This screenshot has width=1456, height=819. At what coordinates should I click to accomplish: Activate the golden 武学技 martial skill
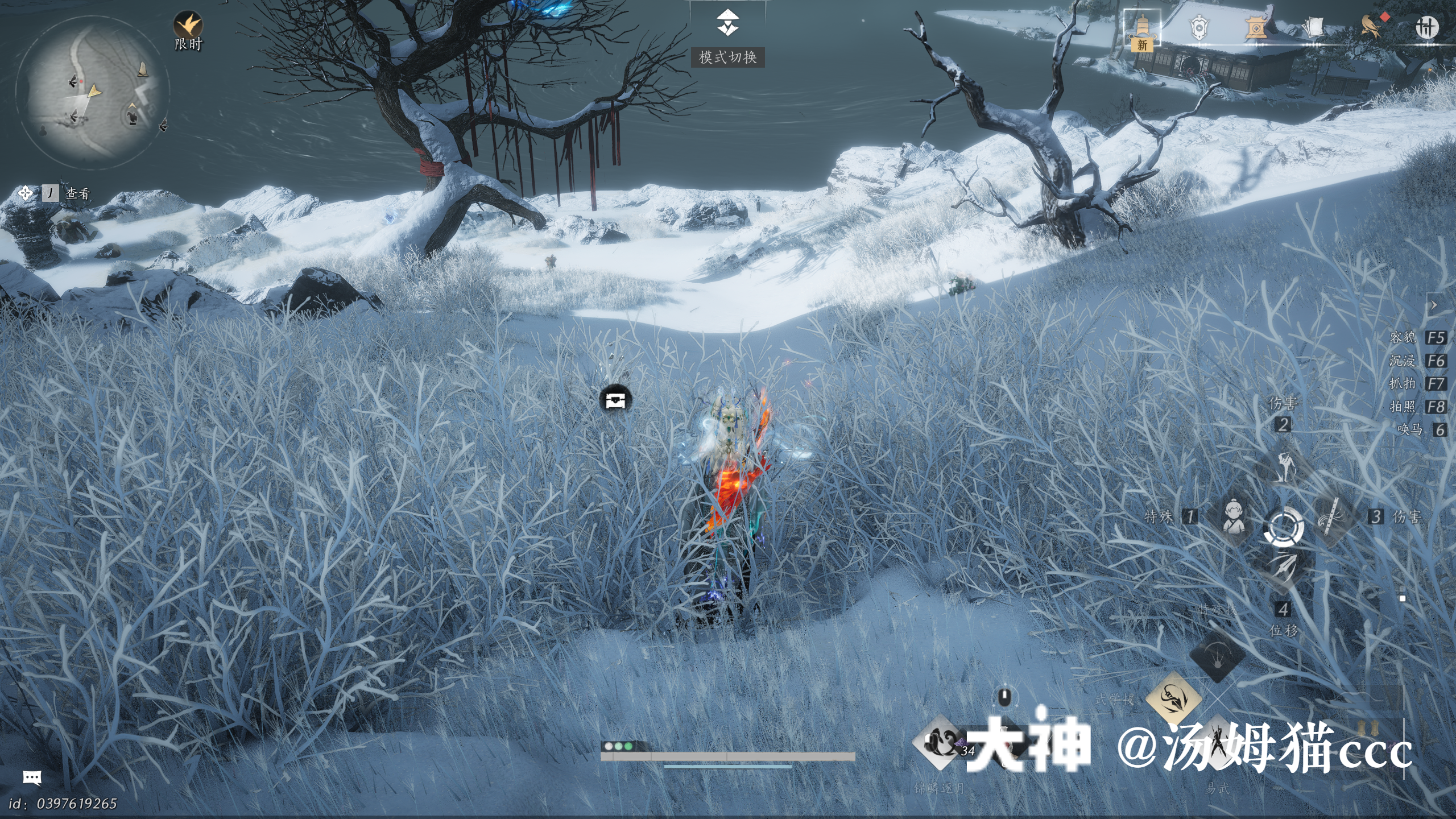(1173, 697)
